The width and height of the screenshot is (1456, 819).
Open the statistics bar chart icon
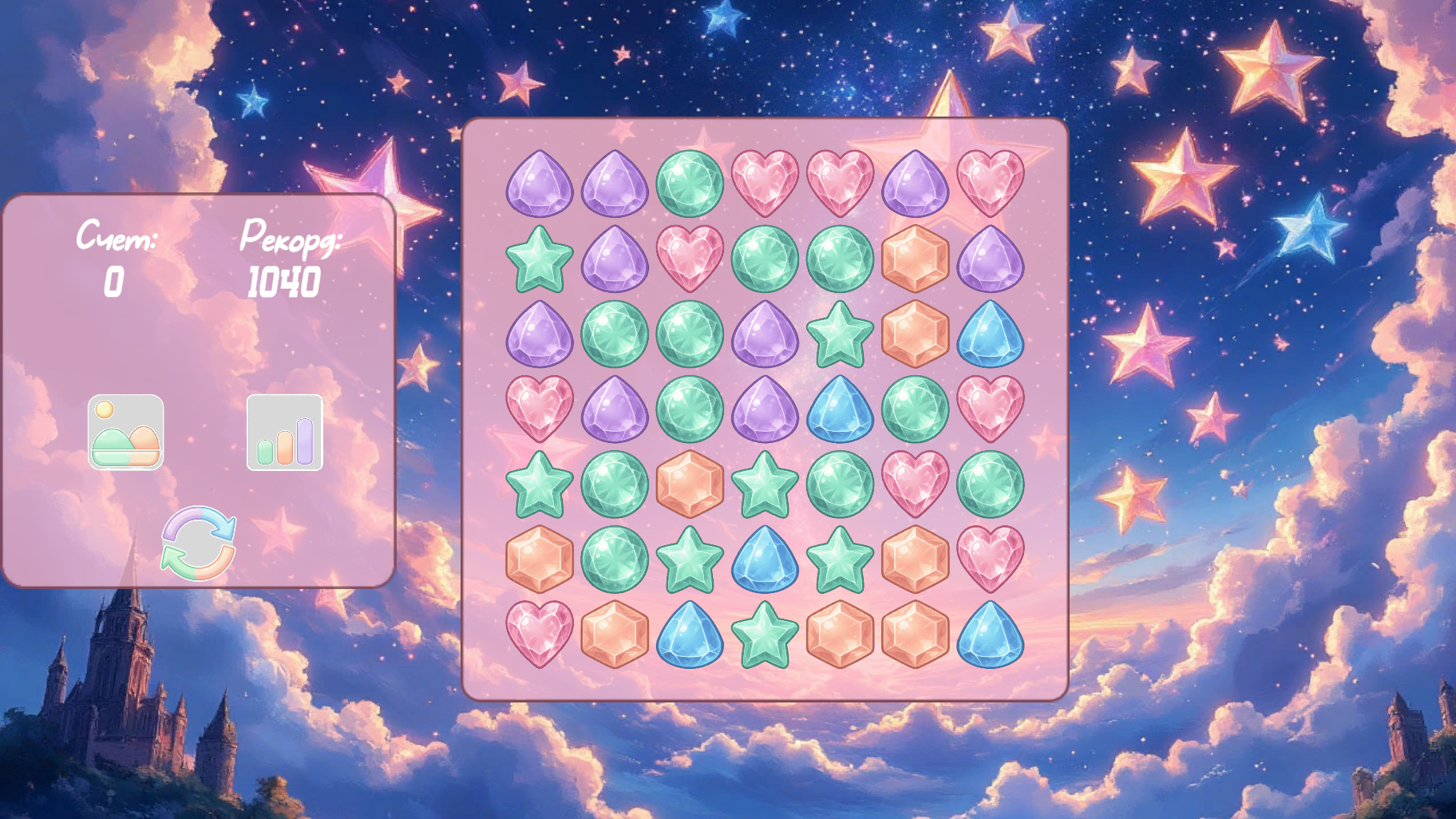[x=286, y=433]
